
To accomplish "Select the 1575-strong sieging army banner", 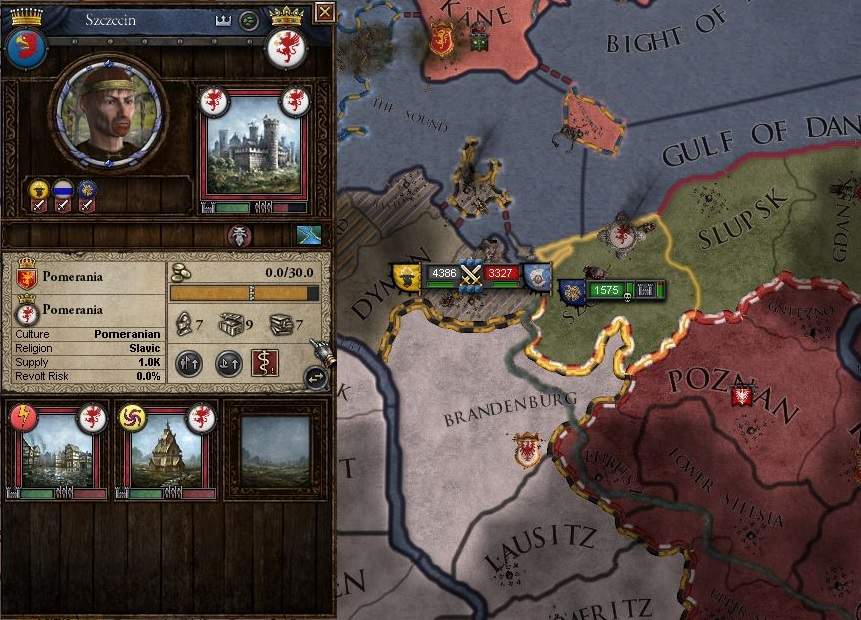I will 606,290.
